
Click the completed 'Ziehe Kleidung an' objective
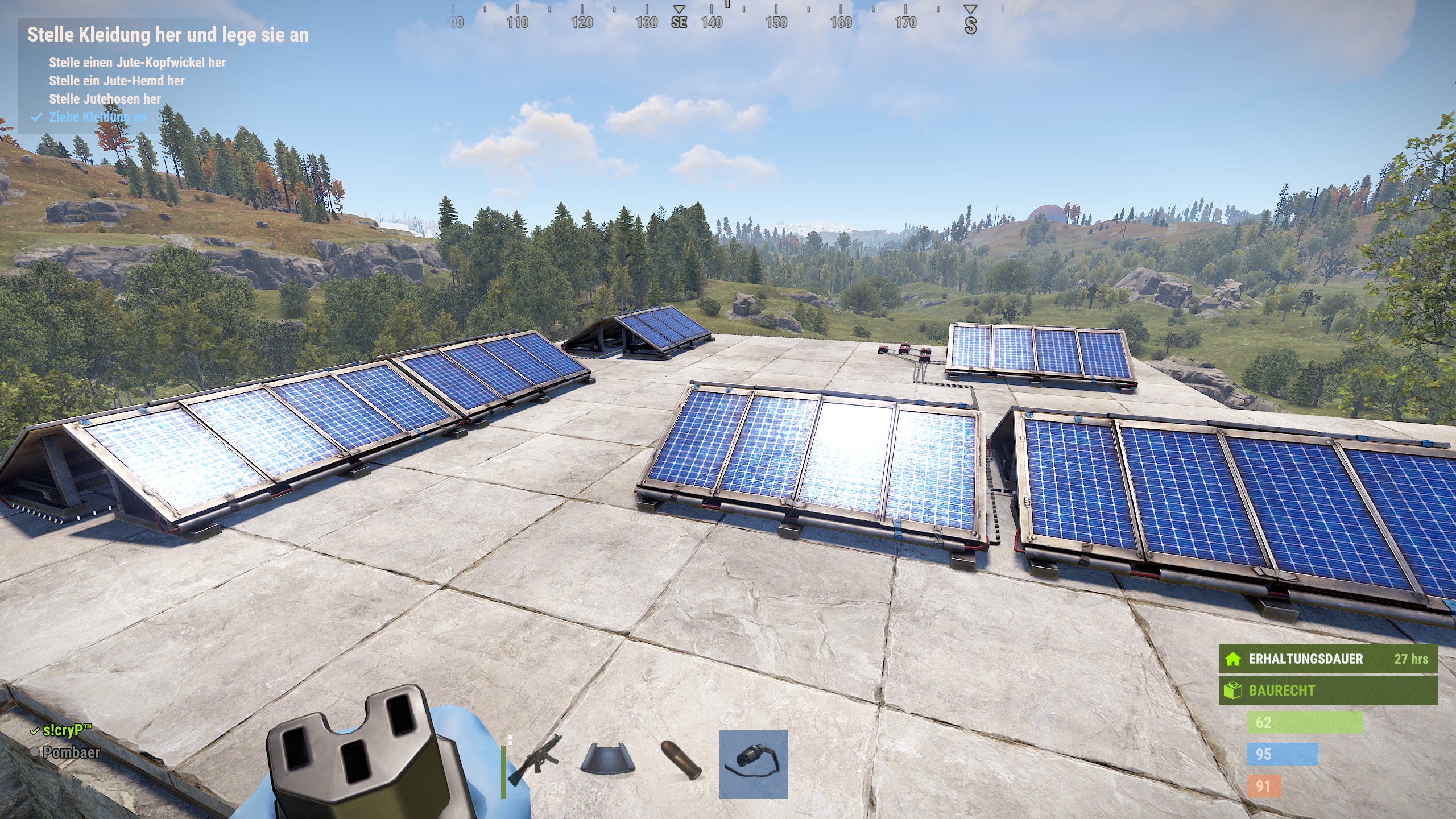click(x=97, y=117)
